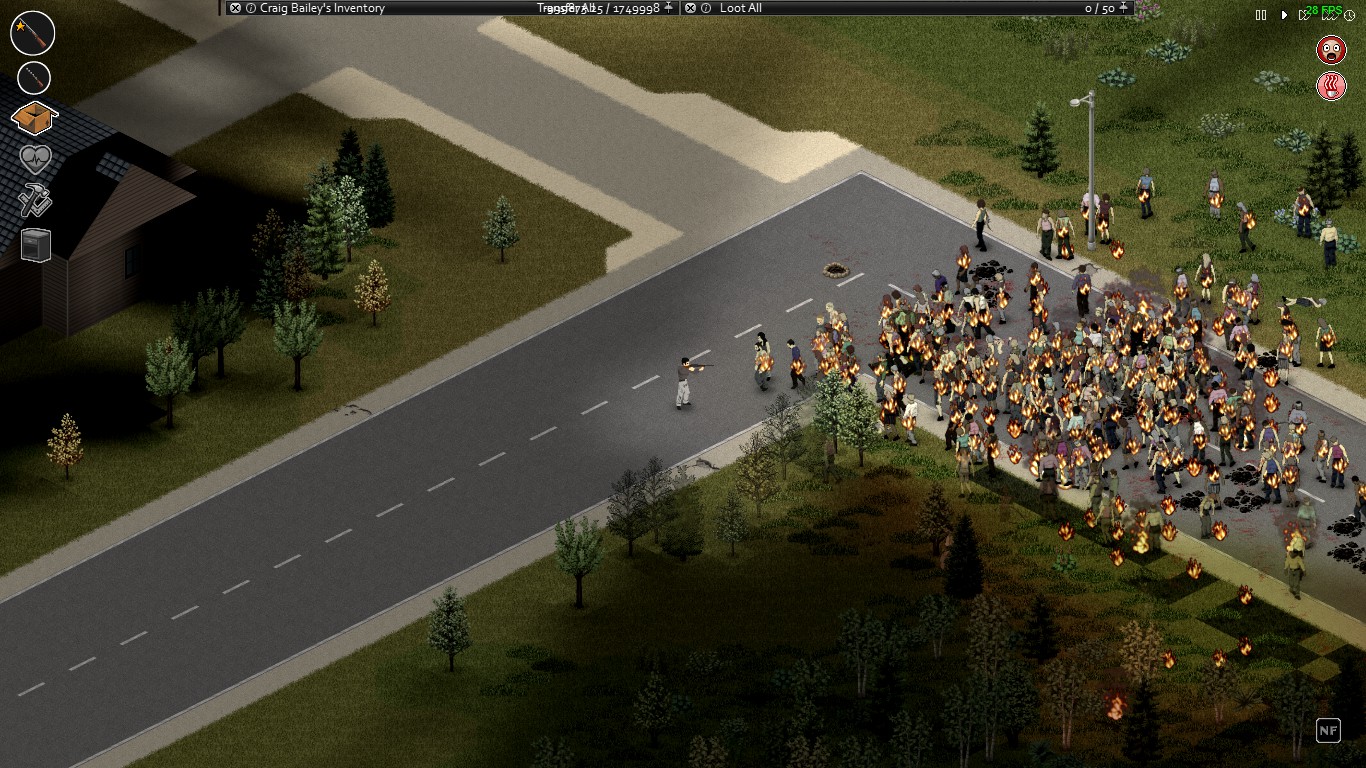Select the secondary weapon slot
Image resolution: width=1366 pixels, height=768 pixels.
(x=34, y=76)
